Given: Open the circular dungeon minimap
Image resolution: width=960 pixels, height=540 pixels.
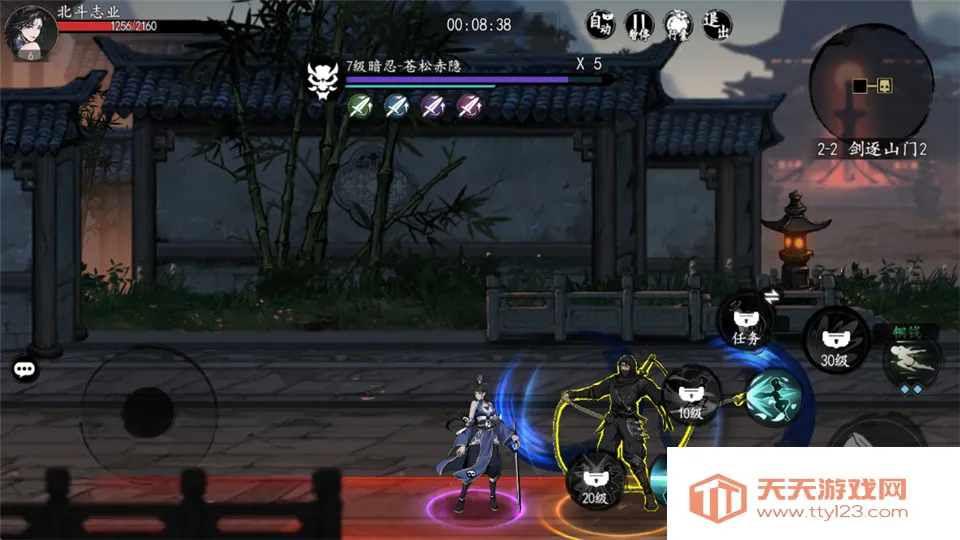Looking at the screenshot, I should [871, 86].
